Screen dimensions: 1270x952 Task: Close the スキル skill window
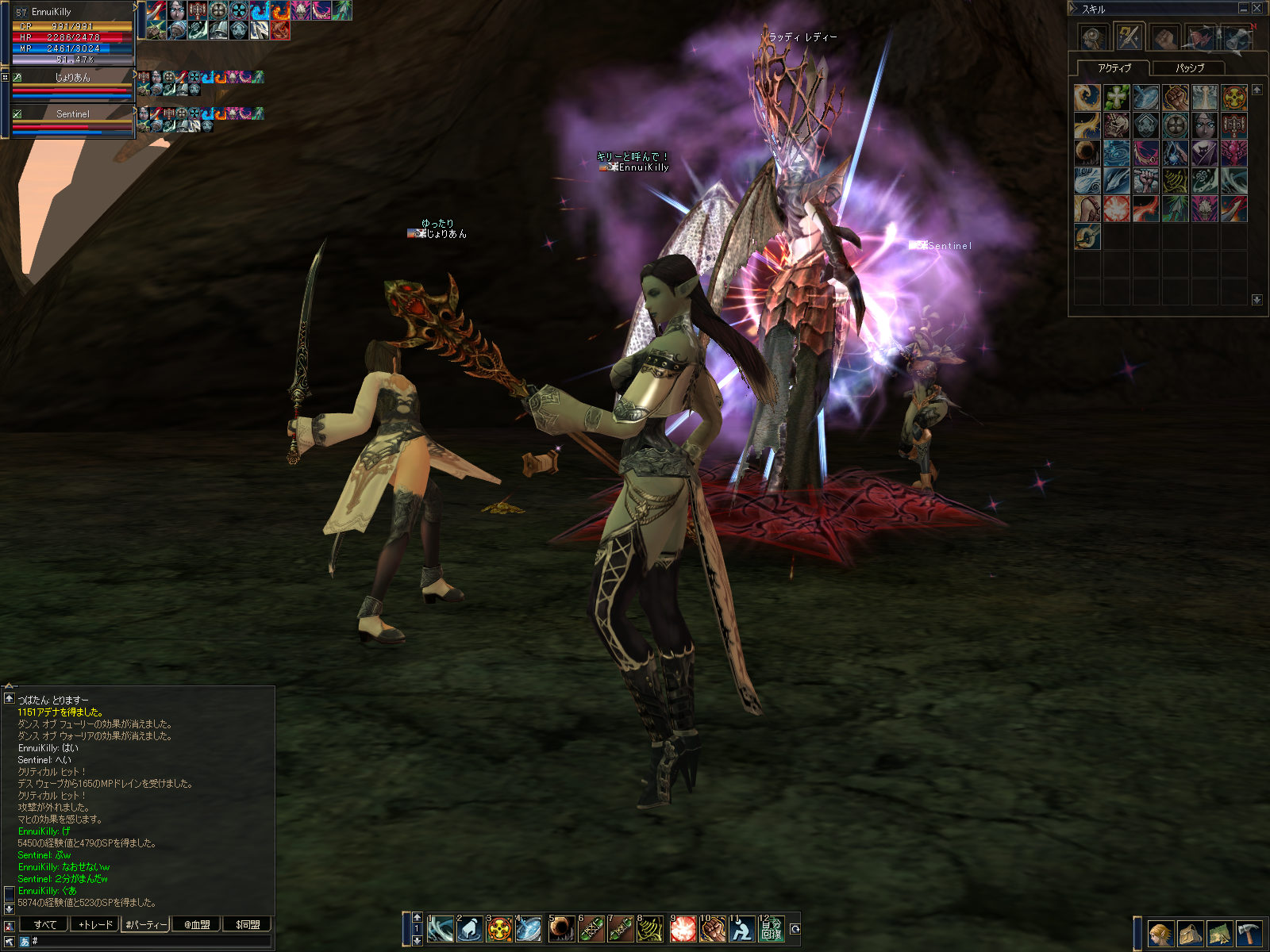[1257, 9]
